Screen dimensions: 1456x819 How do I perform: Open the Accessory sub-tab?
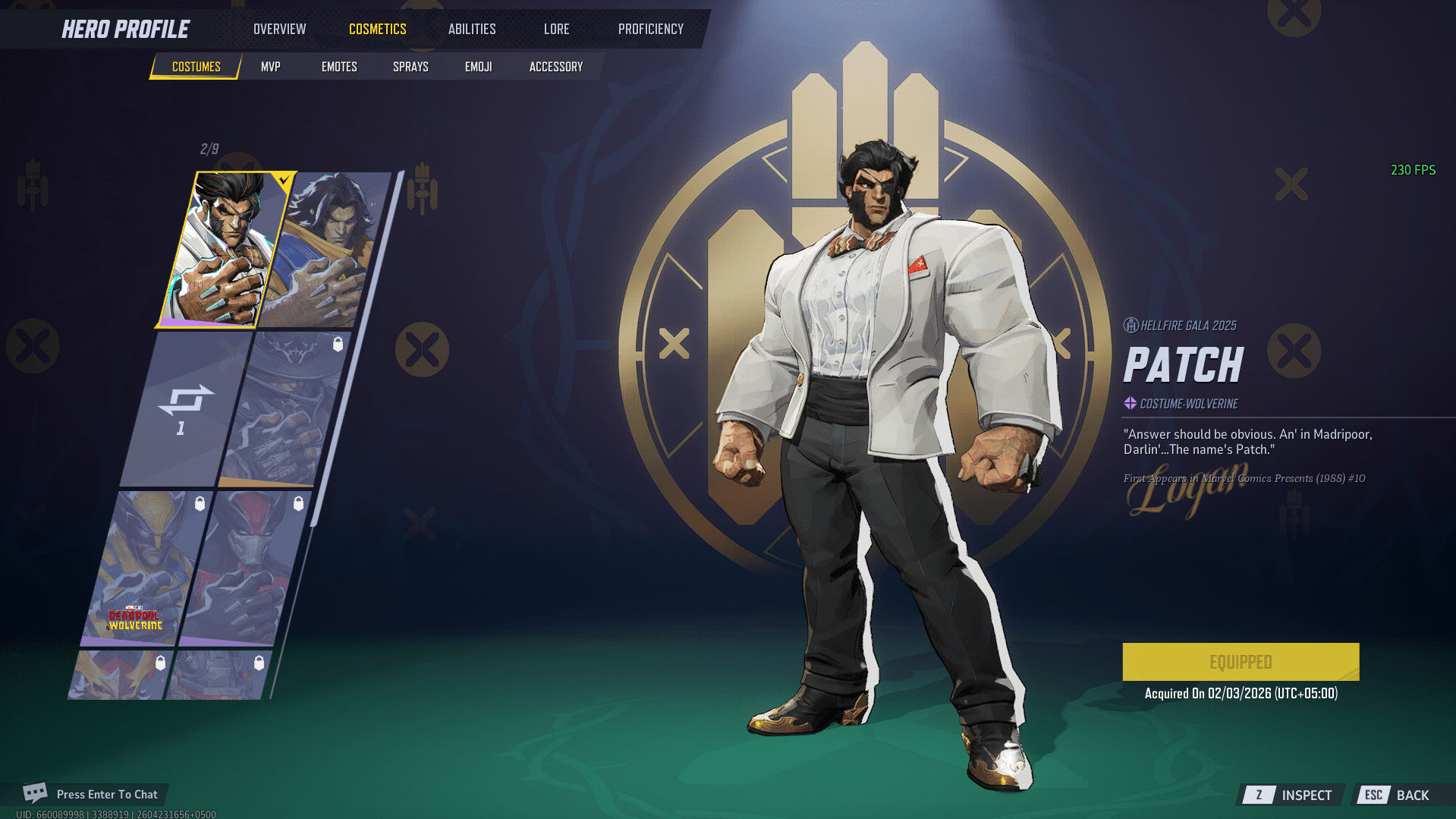[555, 66]
